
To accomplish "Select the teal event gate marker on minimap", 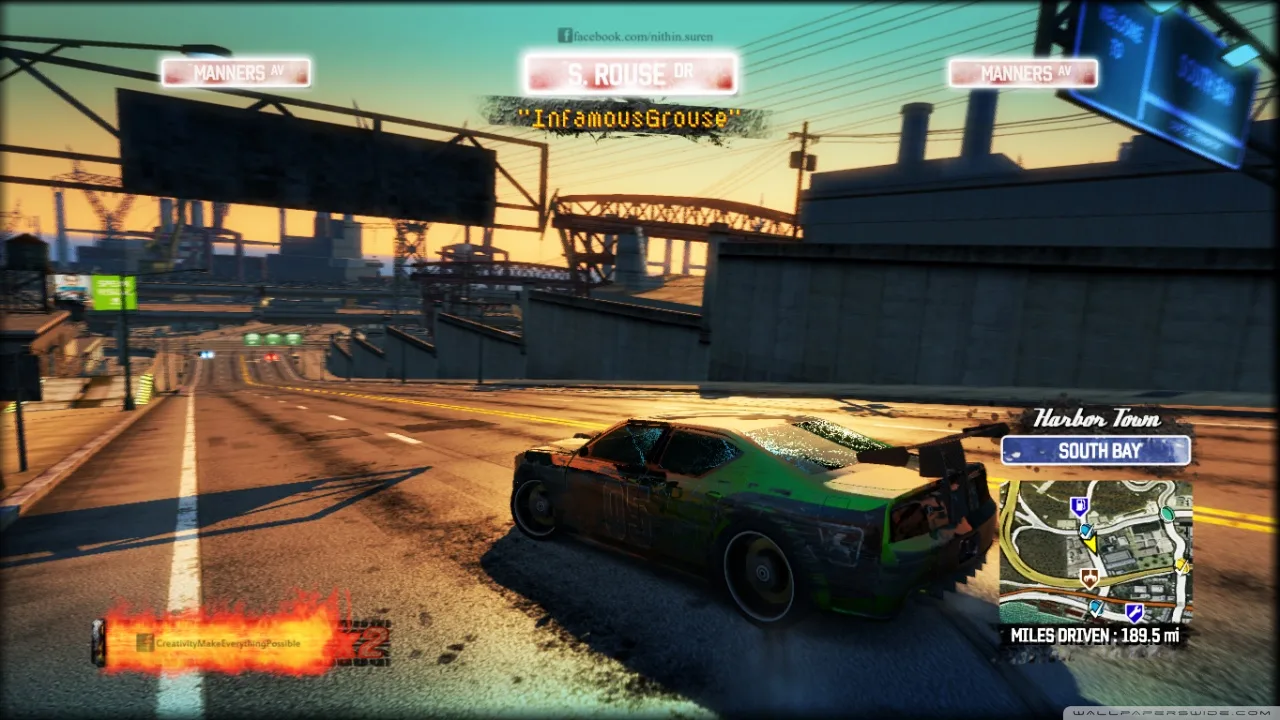I will (1167, 514).
